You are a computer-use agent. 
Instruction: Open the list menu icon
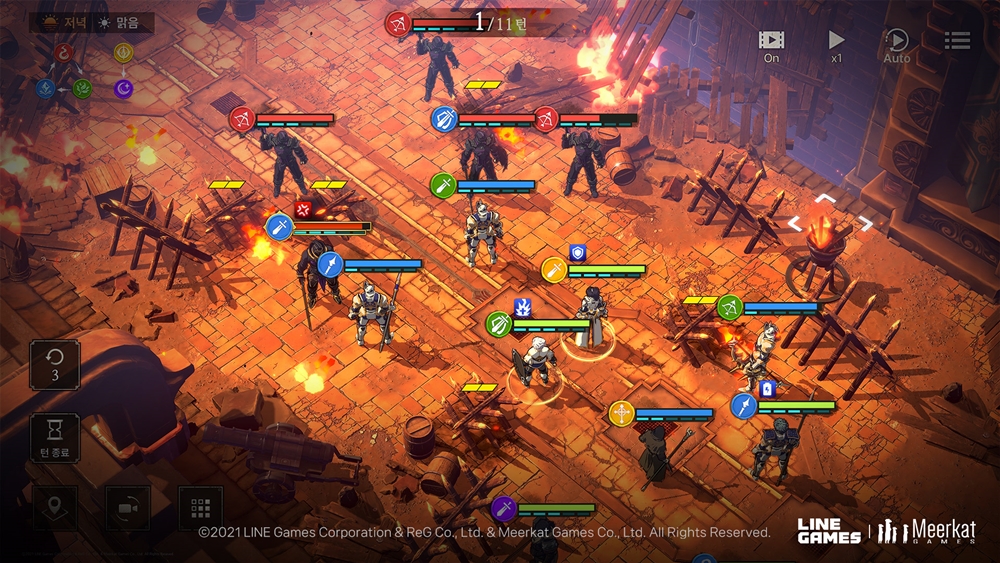point(957,40)
